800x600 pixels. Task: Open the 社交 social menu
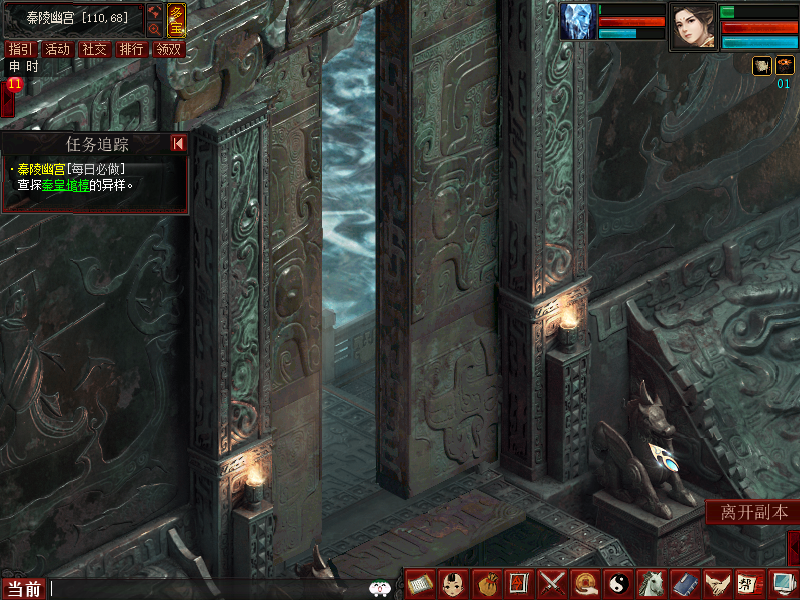click(x=95, y=49)
